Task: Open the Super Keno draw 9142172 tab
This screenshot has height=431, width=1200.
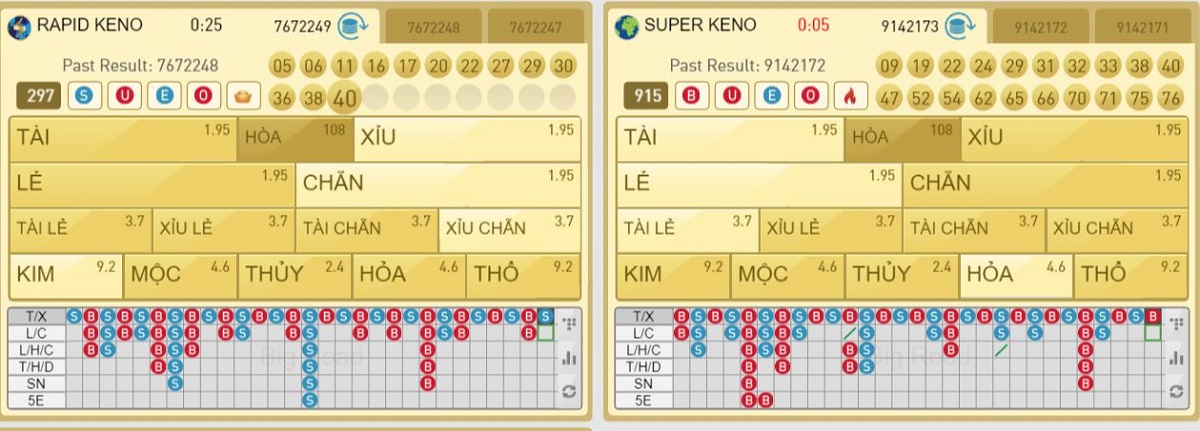Action: coord(1040,27)
